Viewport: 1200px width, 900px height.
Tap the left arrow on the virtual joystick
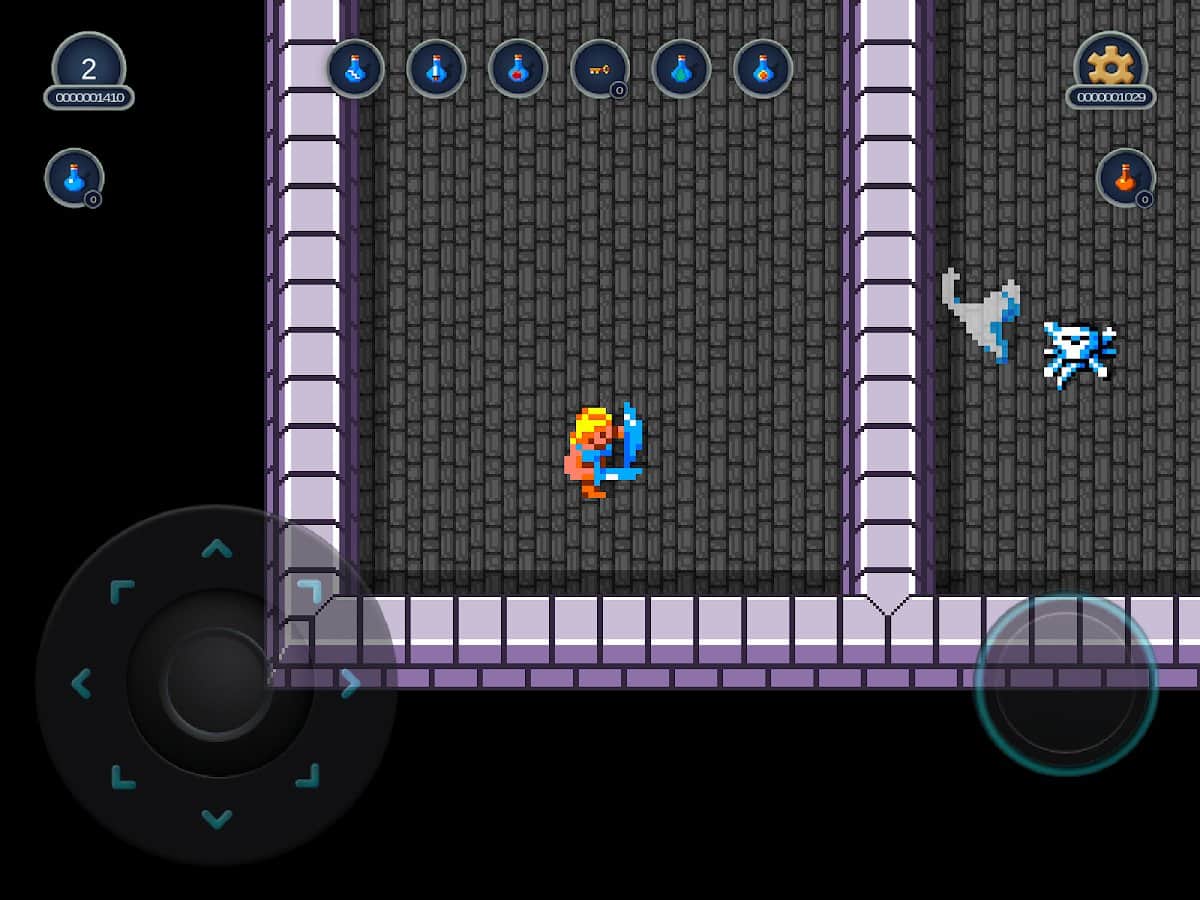point(82,684)
